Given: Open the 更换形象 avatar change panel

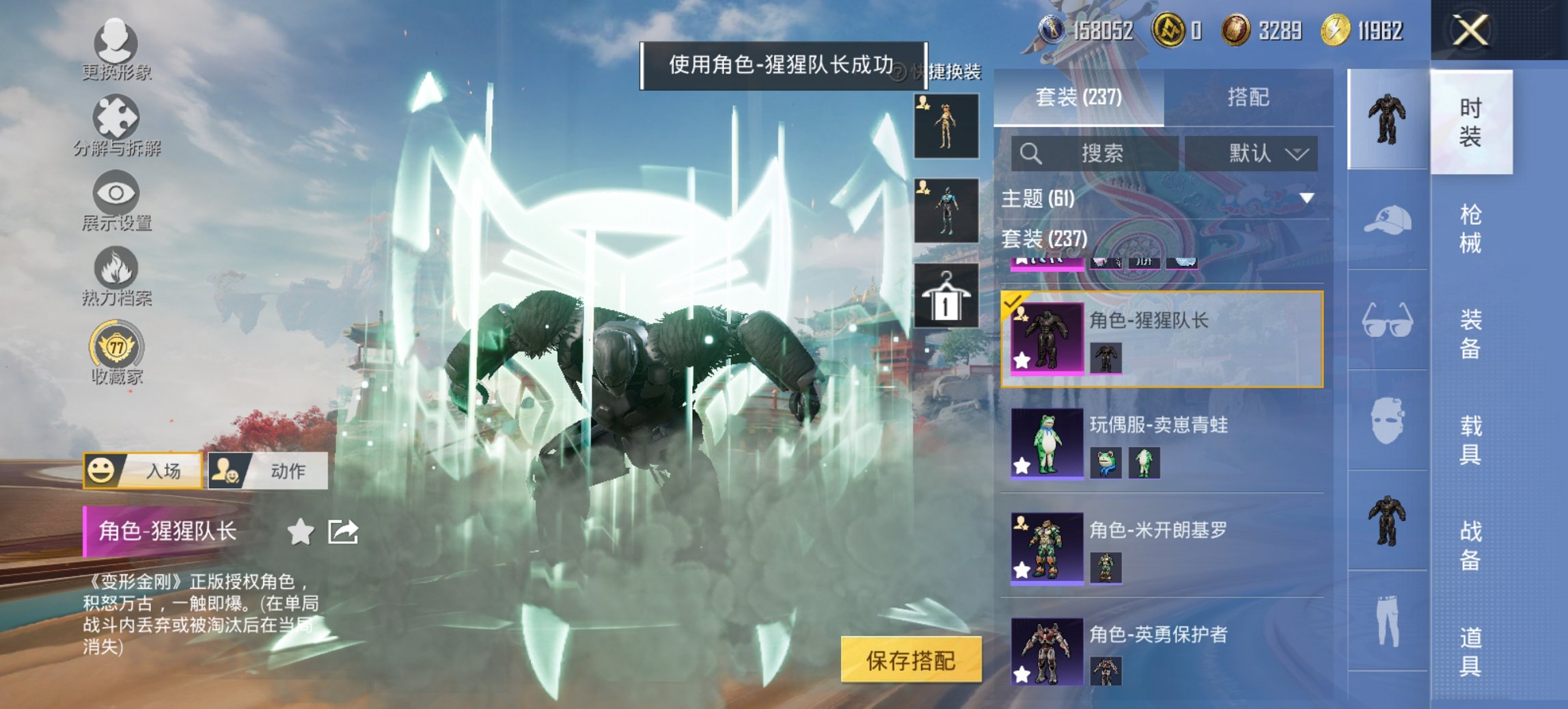Looking at the screenshot, I should [116, 44].
